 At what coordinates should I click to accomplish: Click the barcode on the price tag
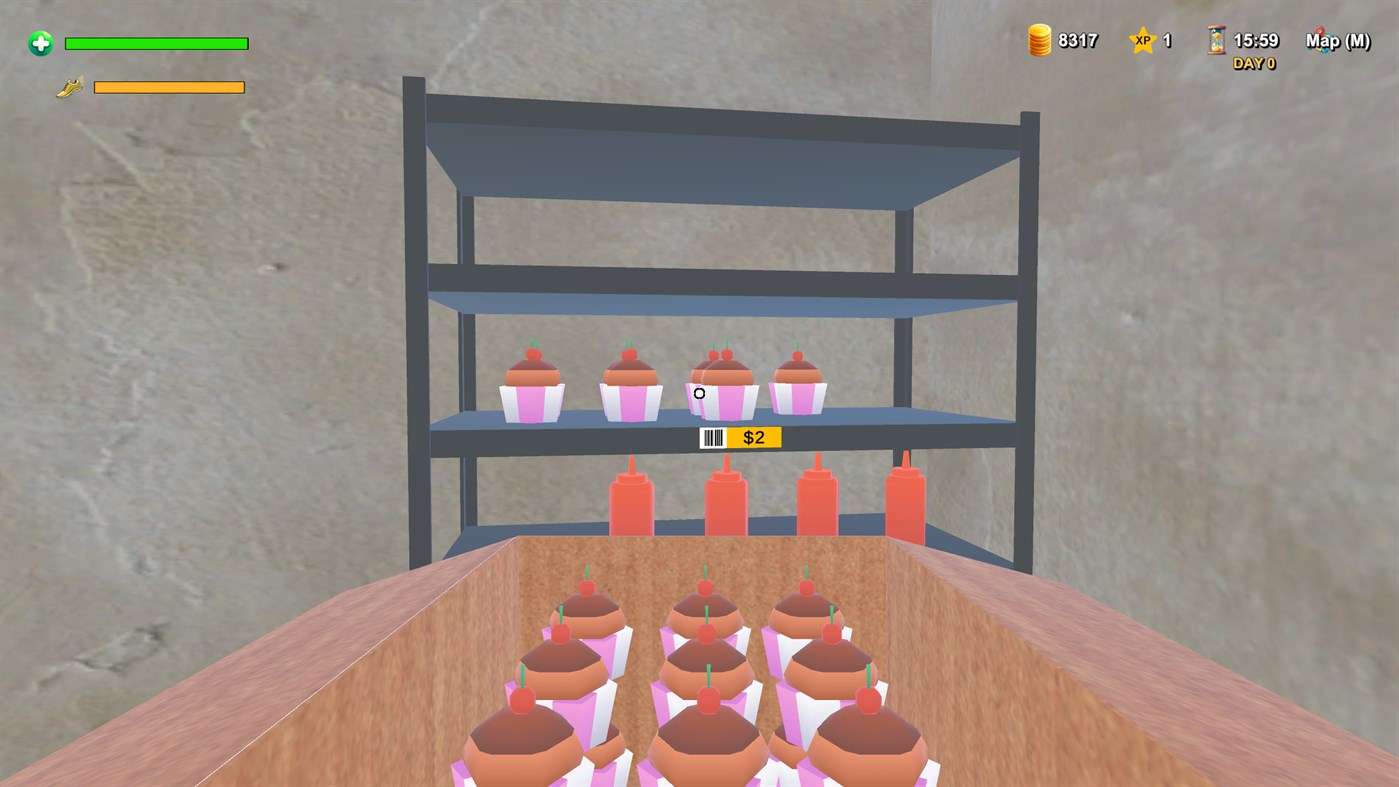713,437
